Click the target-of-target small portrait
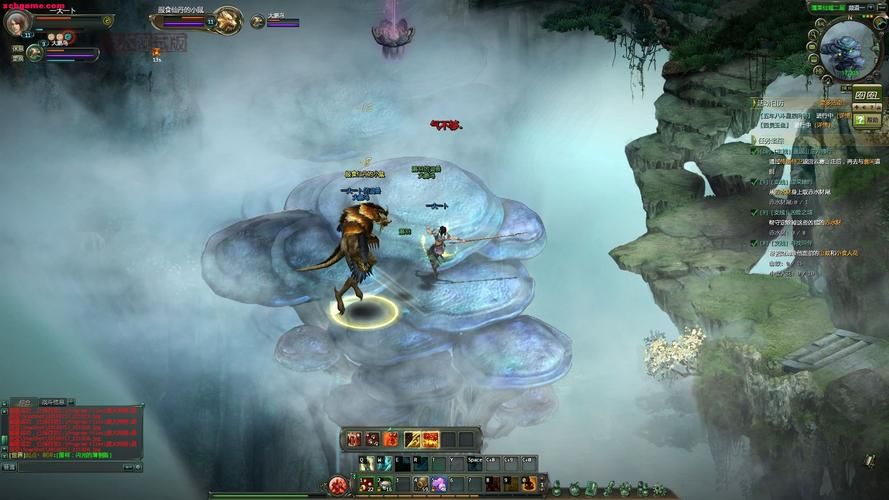Image resolution: width=889 pixels, height=500 pixels. click(x=257, y=21)
